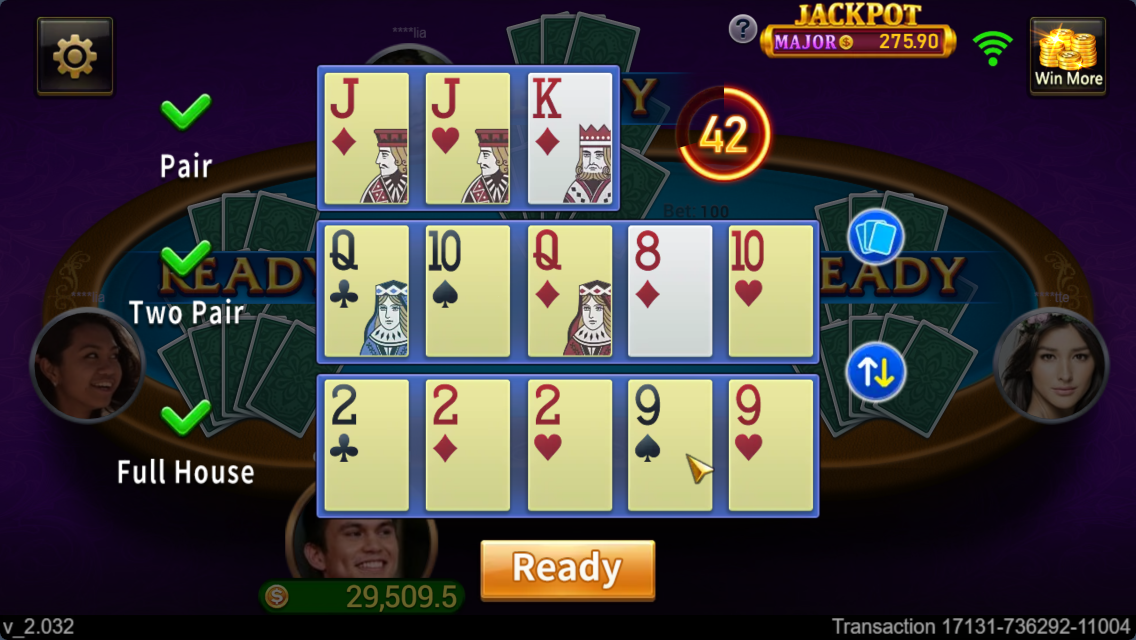
Task: Choose the 2 of Clubs card
Action: tap(367, 445)
